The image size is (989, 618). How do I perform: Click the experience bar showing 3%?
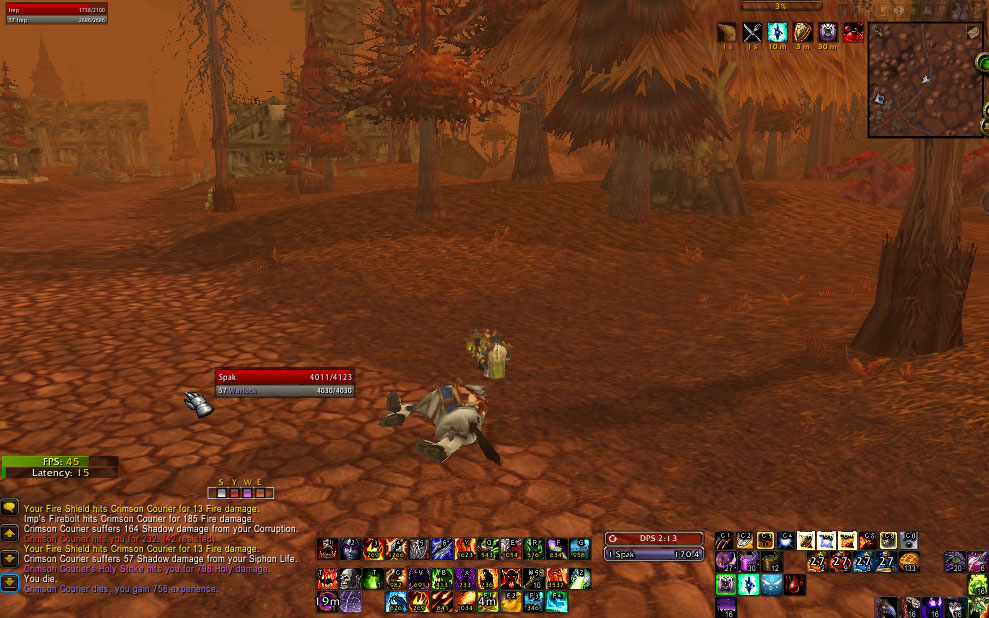(781, 6)
